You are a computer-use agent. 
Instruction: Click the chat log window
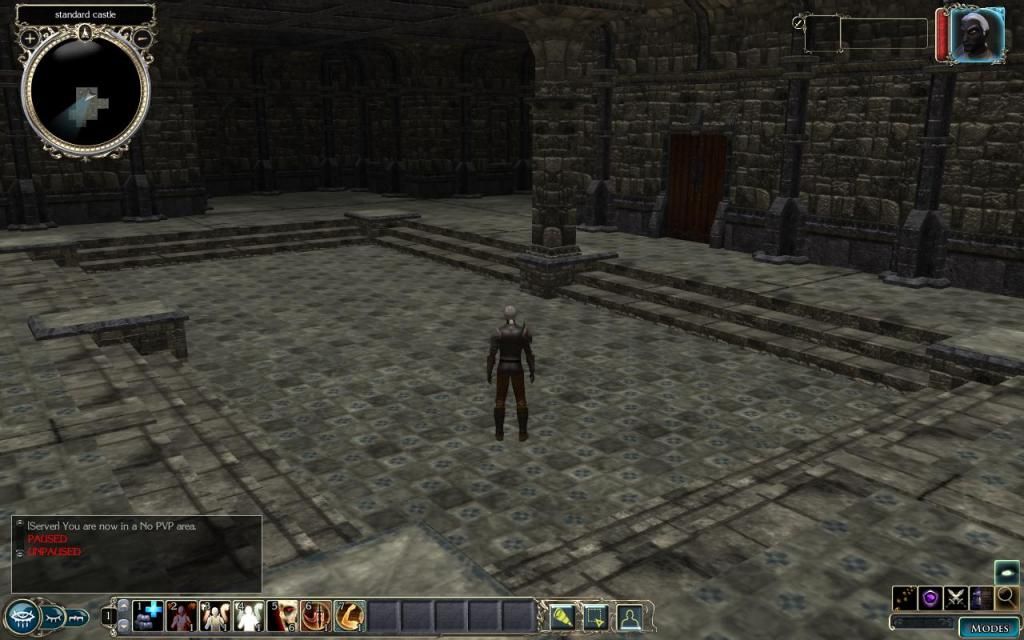(x=137, y=552)
